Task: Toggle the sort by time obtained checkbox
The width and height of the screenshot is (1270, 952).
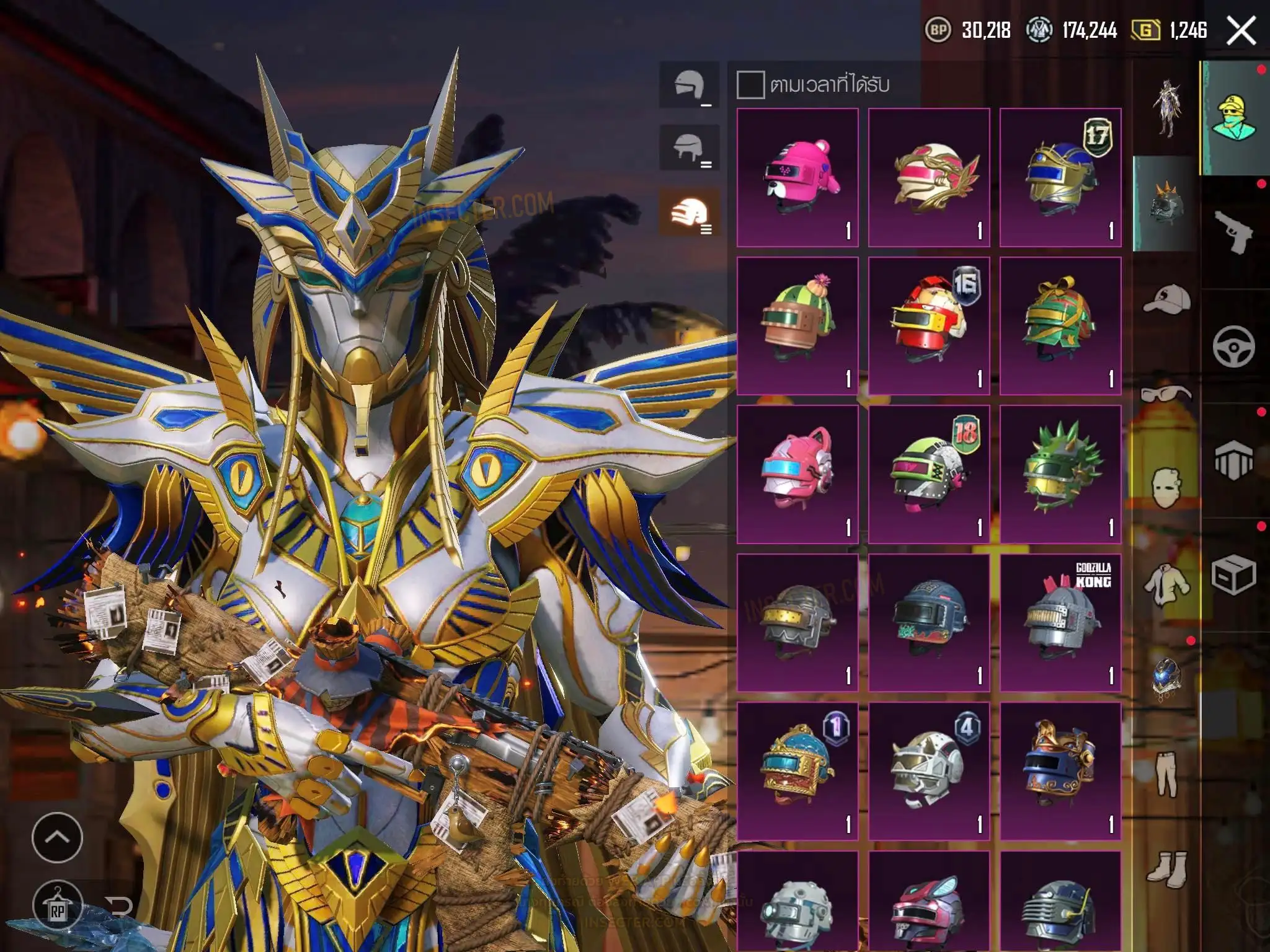Action: tap(750, 85)
